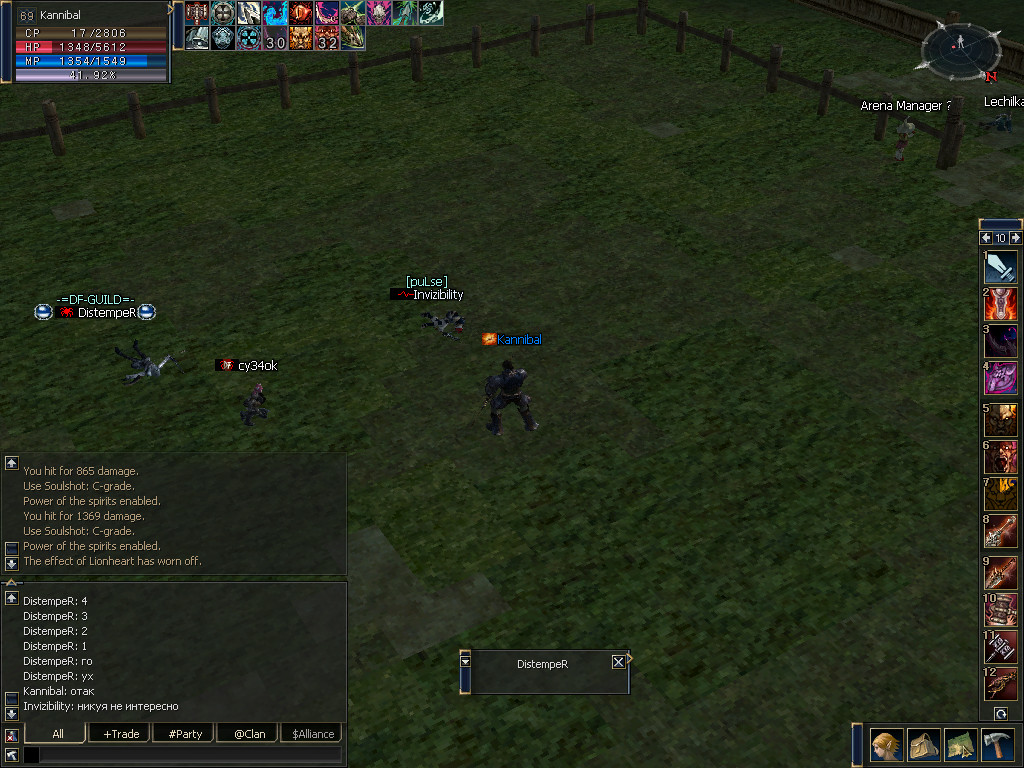The image size is (1024, 768).
Task: Go to the next shortcut bar page
Action: tap(1016, 238)
